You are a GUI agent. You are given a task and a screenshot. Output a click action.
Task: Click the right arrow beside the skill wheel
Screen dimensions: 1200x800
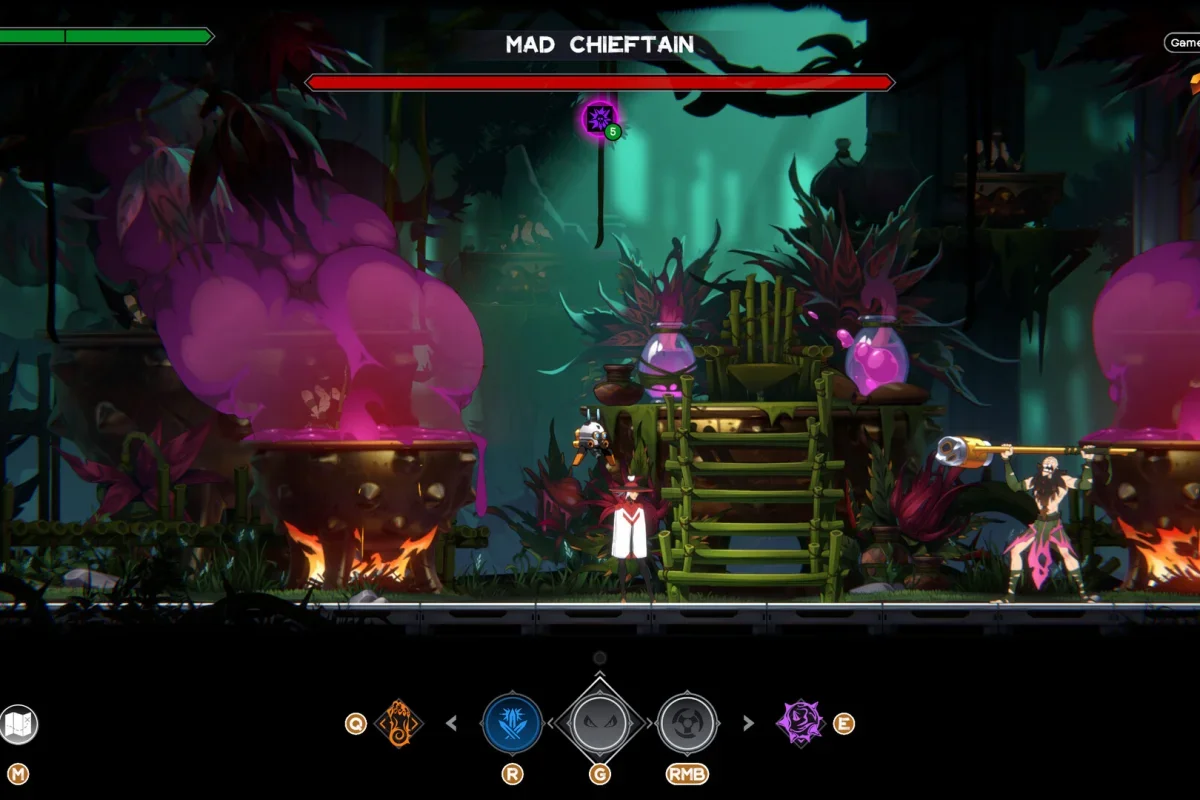(x=748, y=723)
